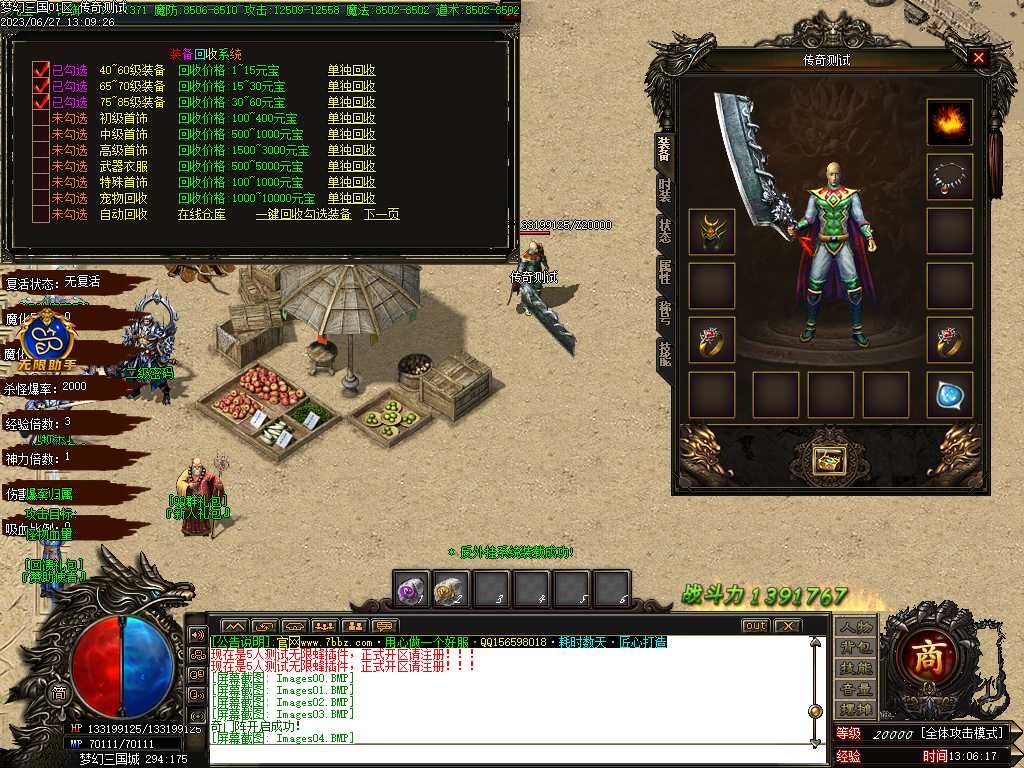The width and height of the screenshot is (1024, 768).
Task: Switch to the 时装 (fashion) tab
Action: point(664,189)
